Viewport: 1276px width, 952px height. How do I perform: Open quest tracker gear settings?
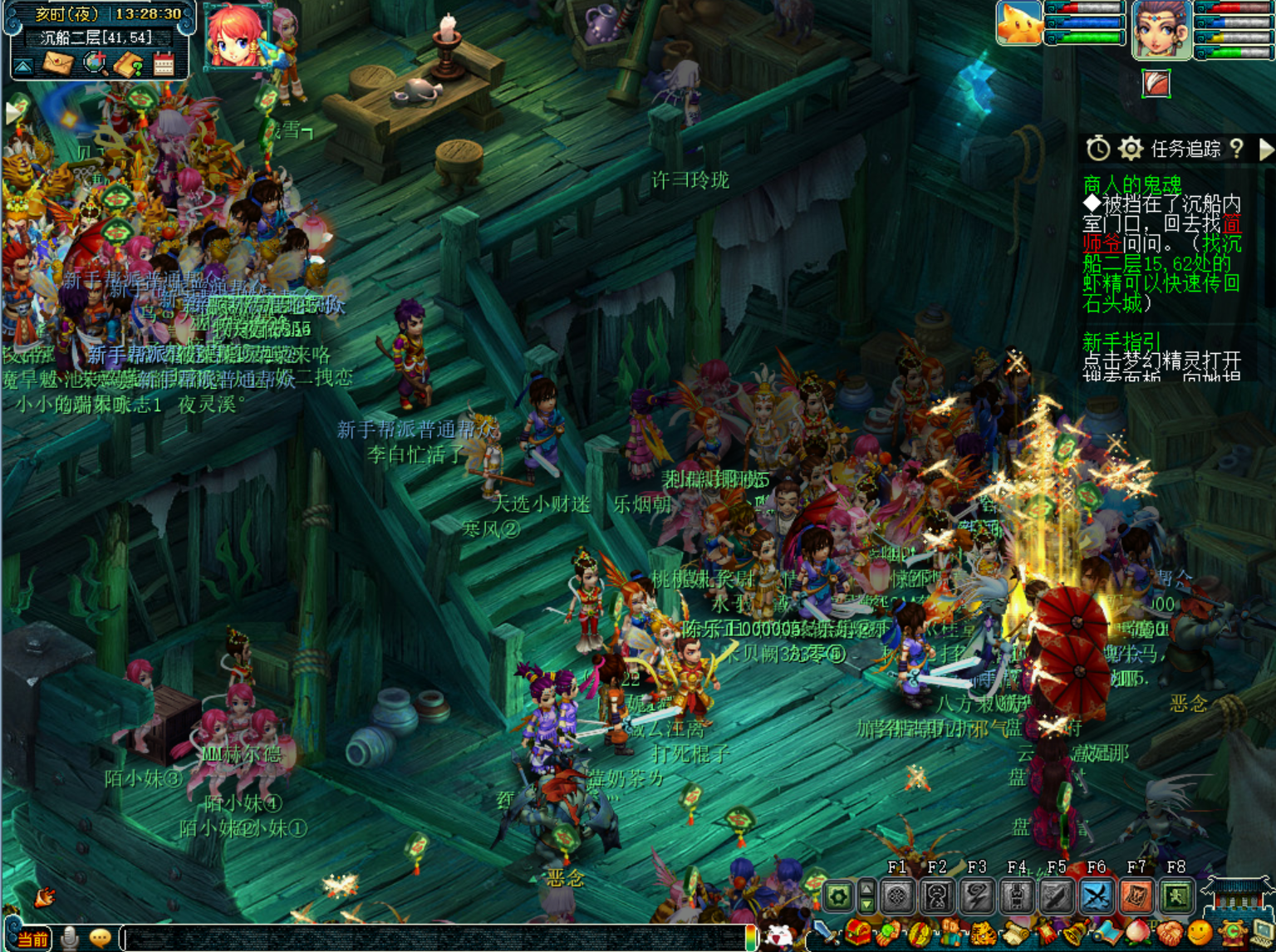[x=1130, y=149]
